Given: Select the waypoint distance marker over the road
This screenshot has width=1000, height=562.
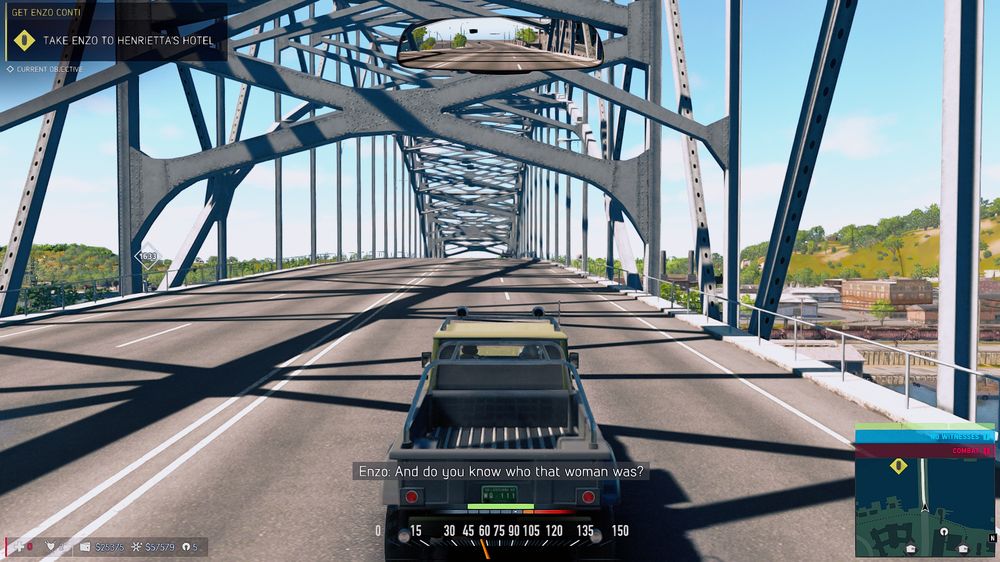Looking at the screenshot, I should point(148,256).
